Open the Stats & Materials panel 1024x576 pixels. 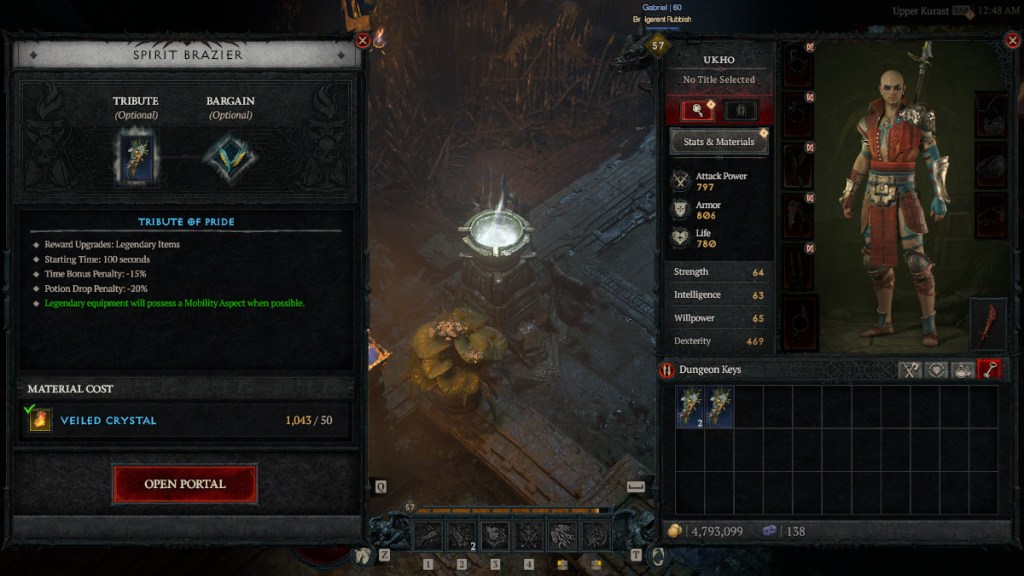tap(719, 142)
